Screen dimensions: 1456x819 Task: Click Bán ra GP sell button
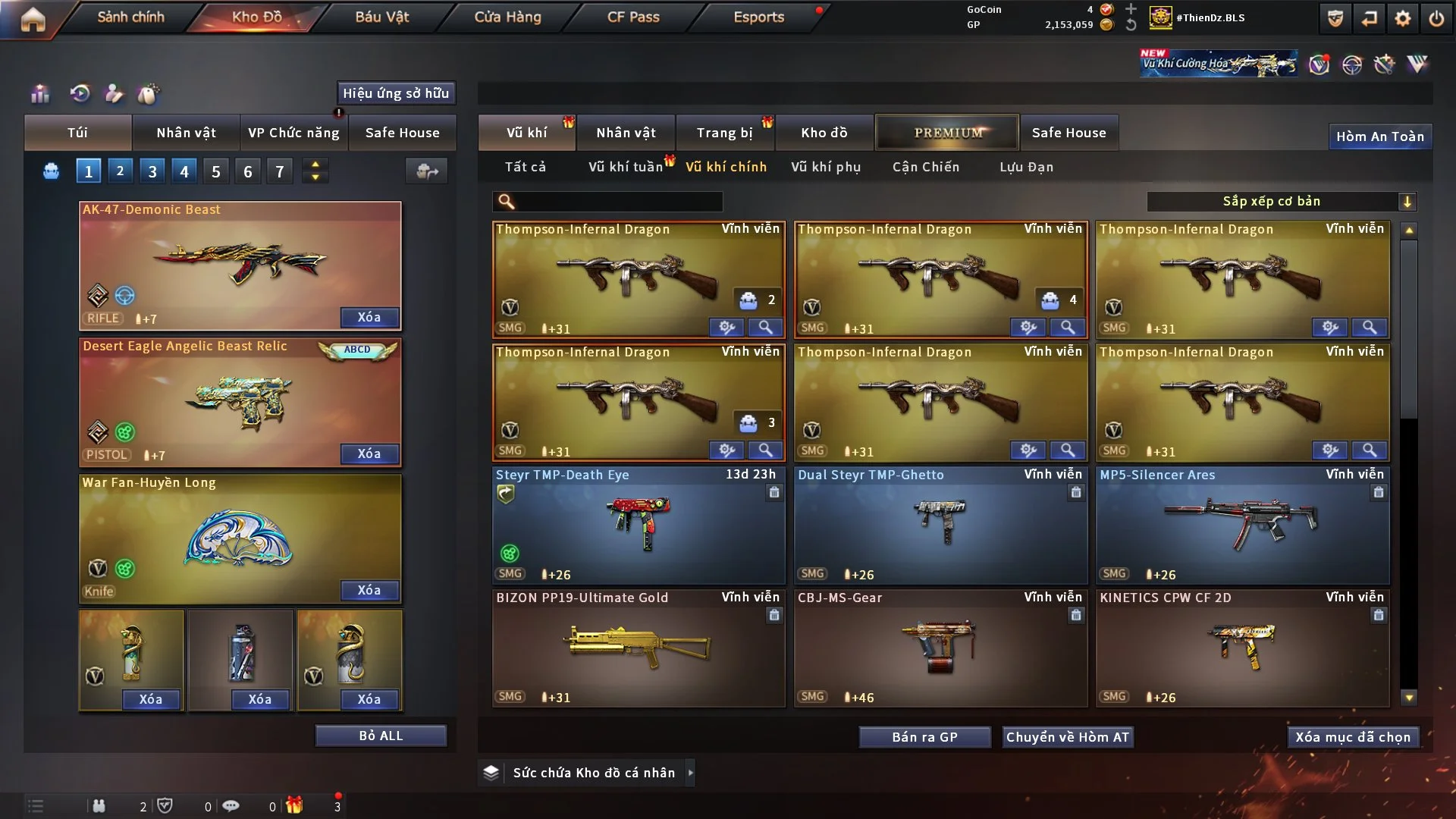924,737
